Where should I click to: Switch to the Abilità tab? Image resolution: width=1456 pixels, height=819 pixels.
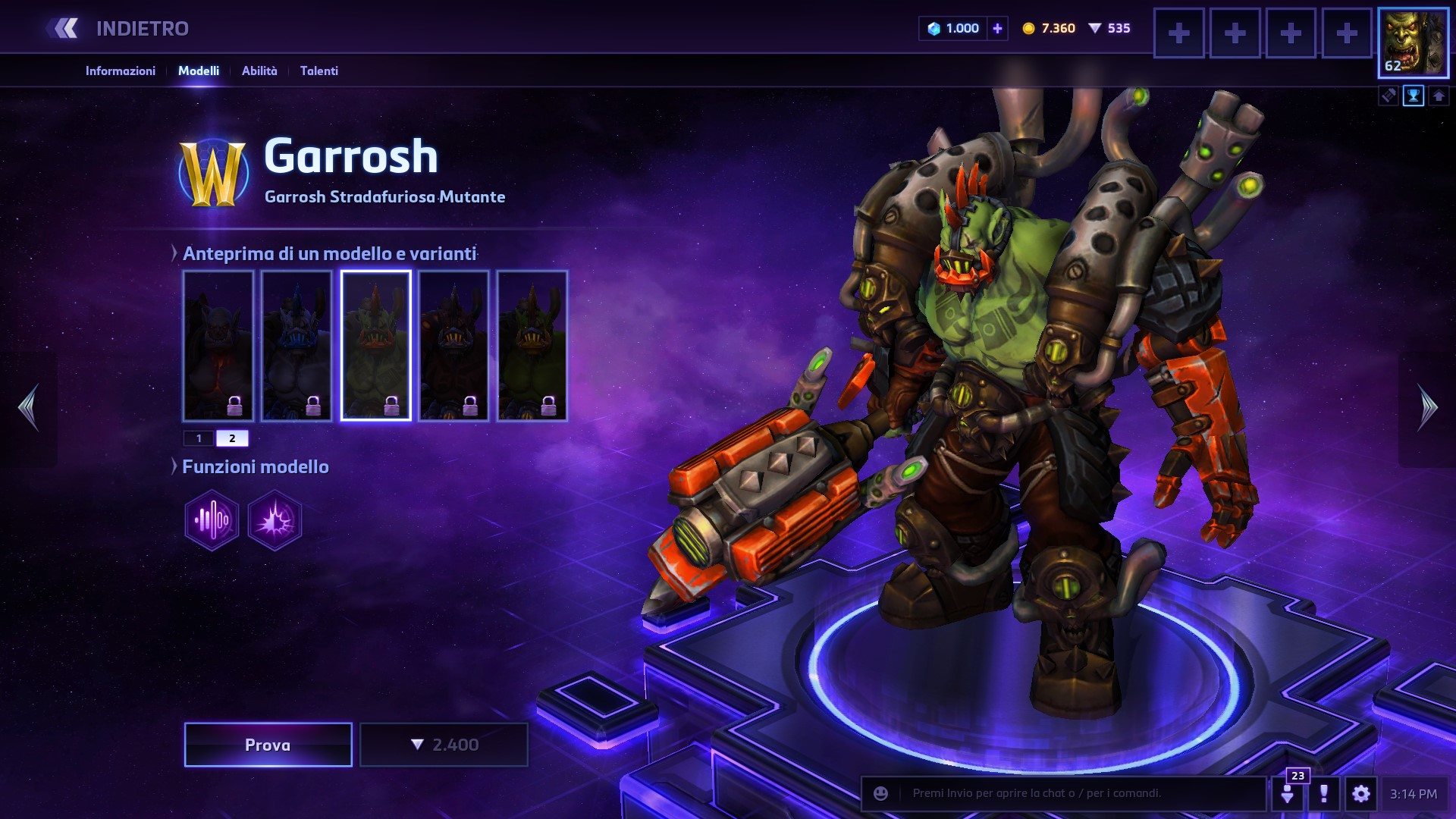click(x=259, y=71)
